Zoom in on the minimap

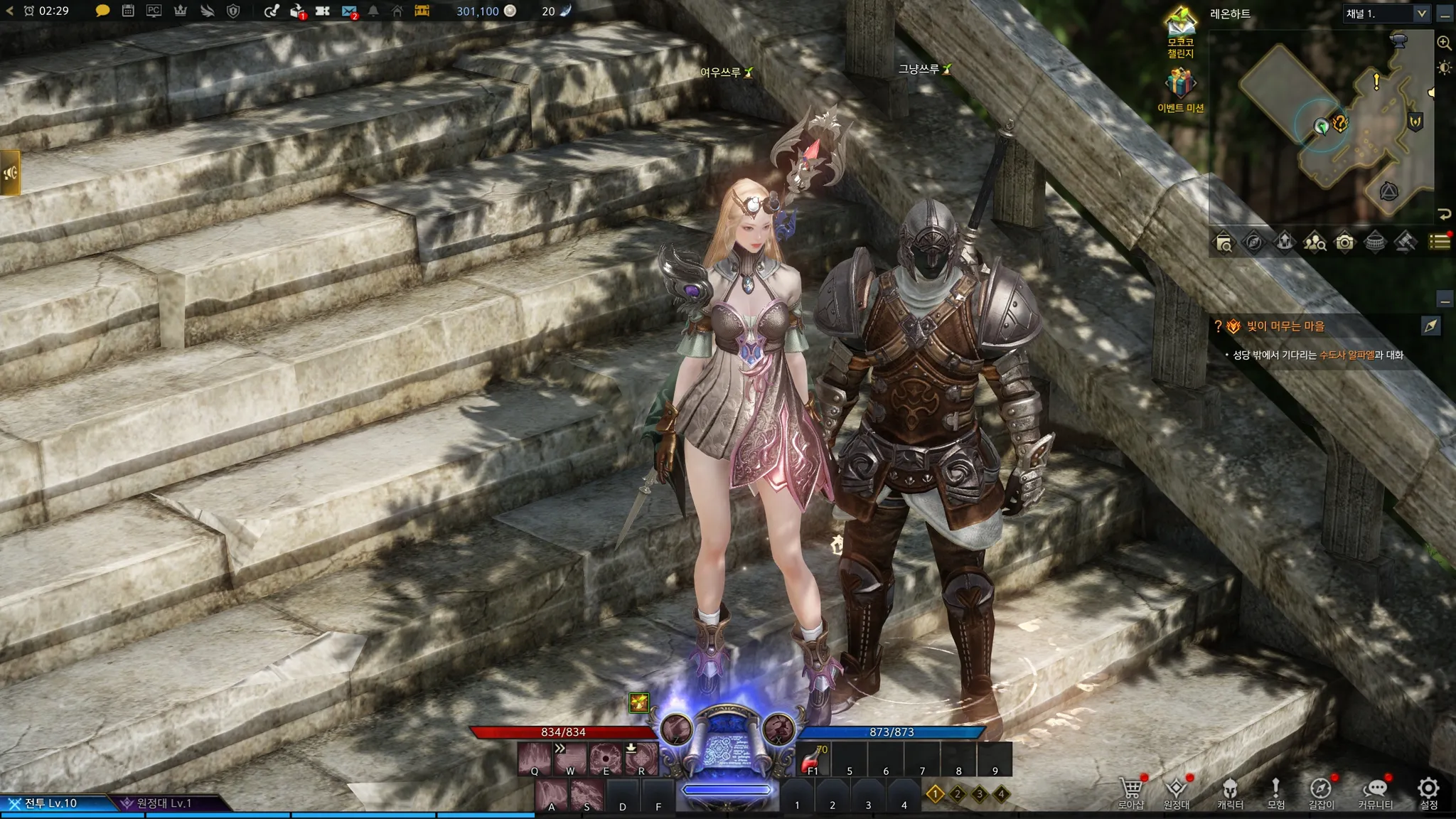pyautogui.click(x=1444, y=43)
